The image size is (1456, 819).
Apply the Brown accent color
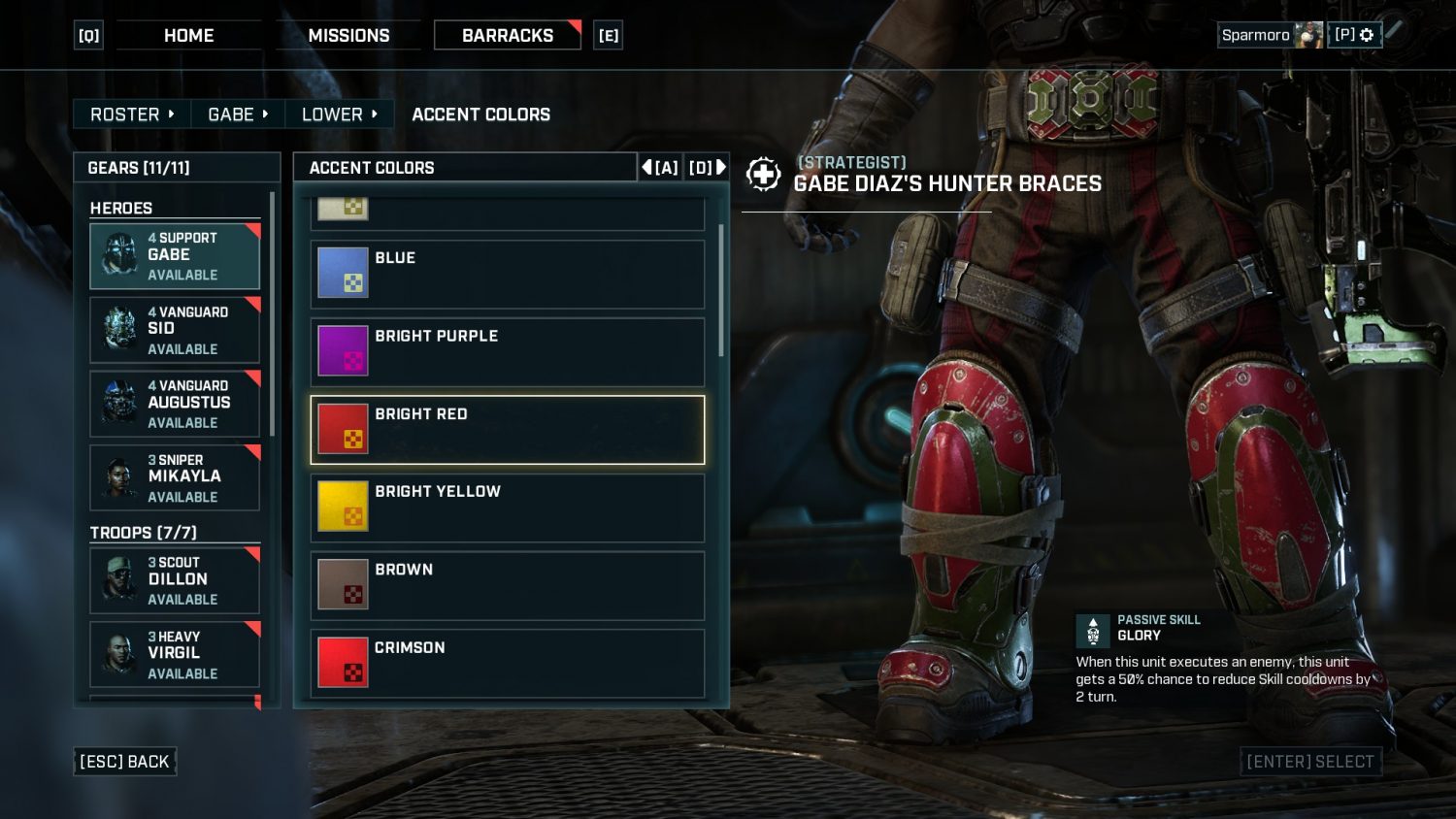click(507, 585)
